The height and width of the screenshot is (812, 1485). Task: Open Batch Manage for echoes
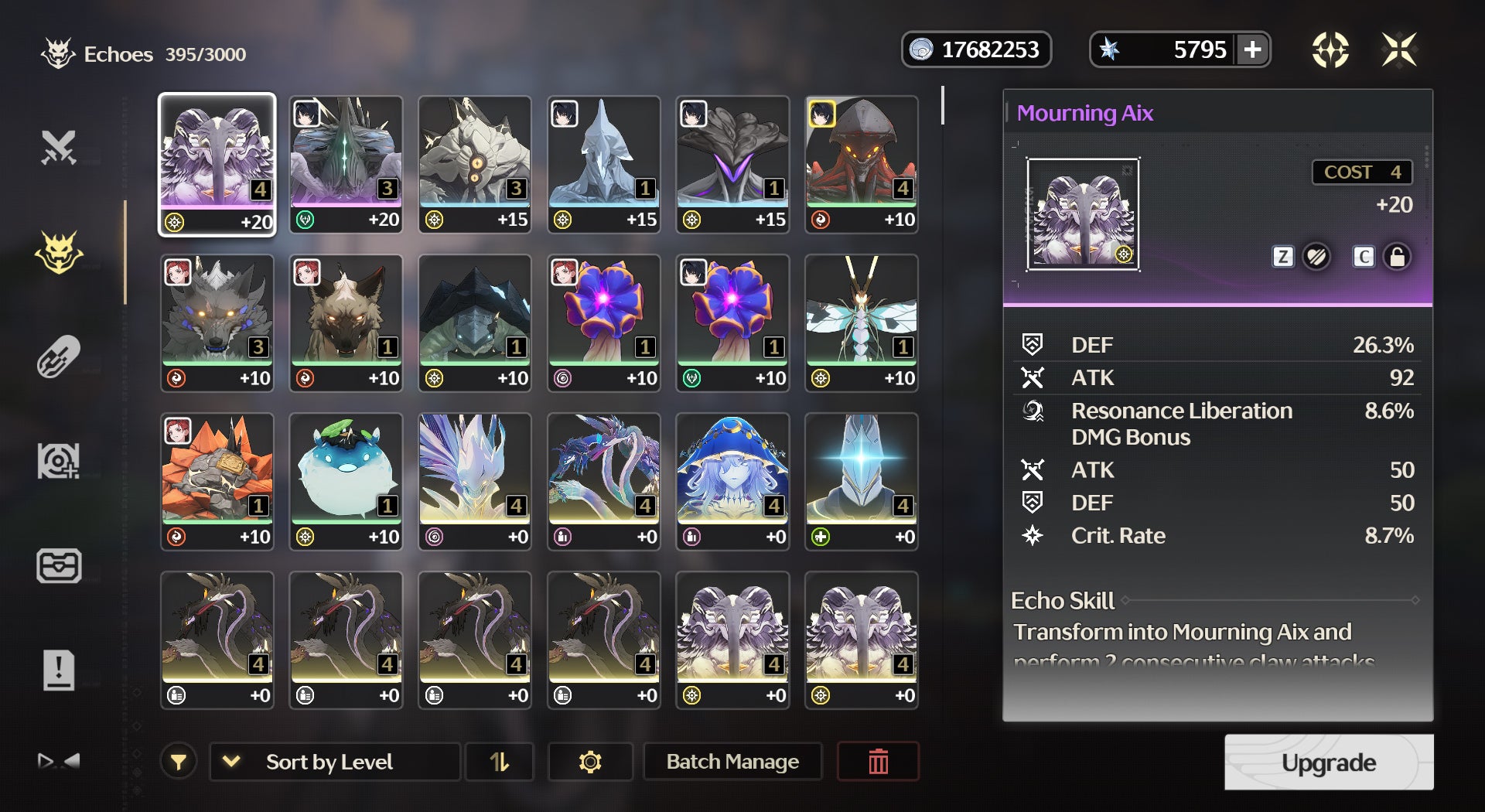(732, 762)
